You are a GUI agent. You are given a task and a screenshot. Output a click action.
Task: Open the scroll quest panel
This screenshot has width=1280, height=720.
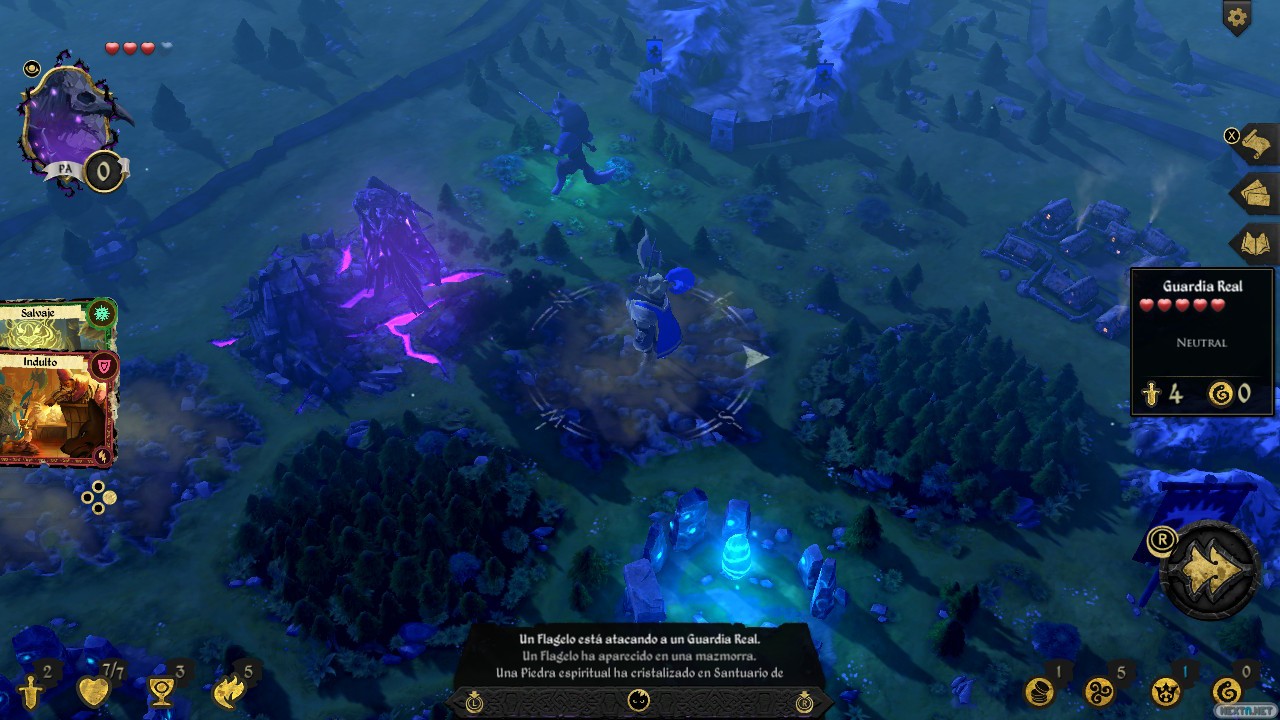(x=1255, y=145)
